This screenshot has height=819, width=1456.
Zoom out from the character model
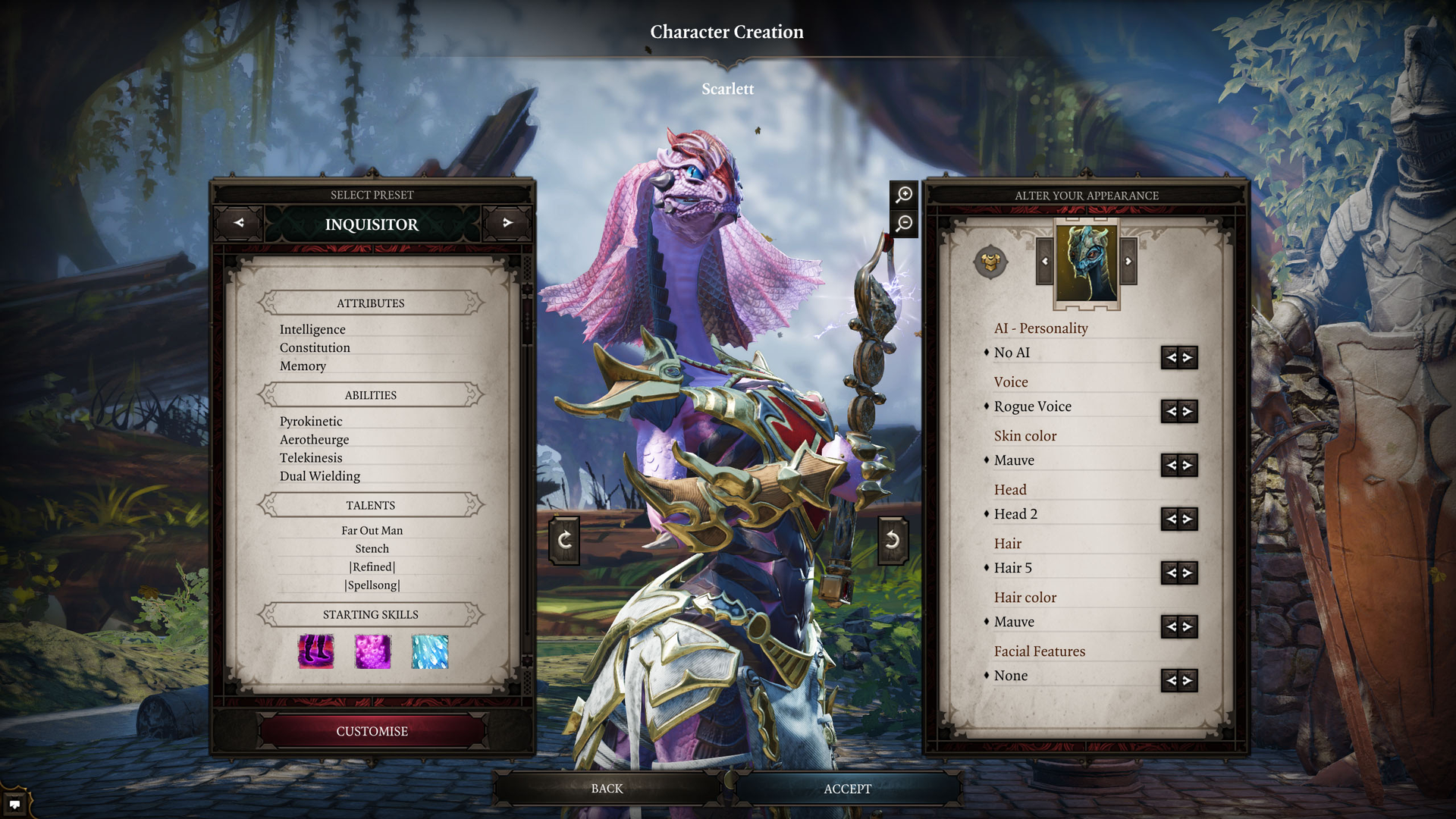(x=904, y=224)
